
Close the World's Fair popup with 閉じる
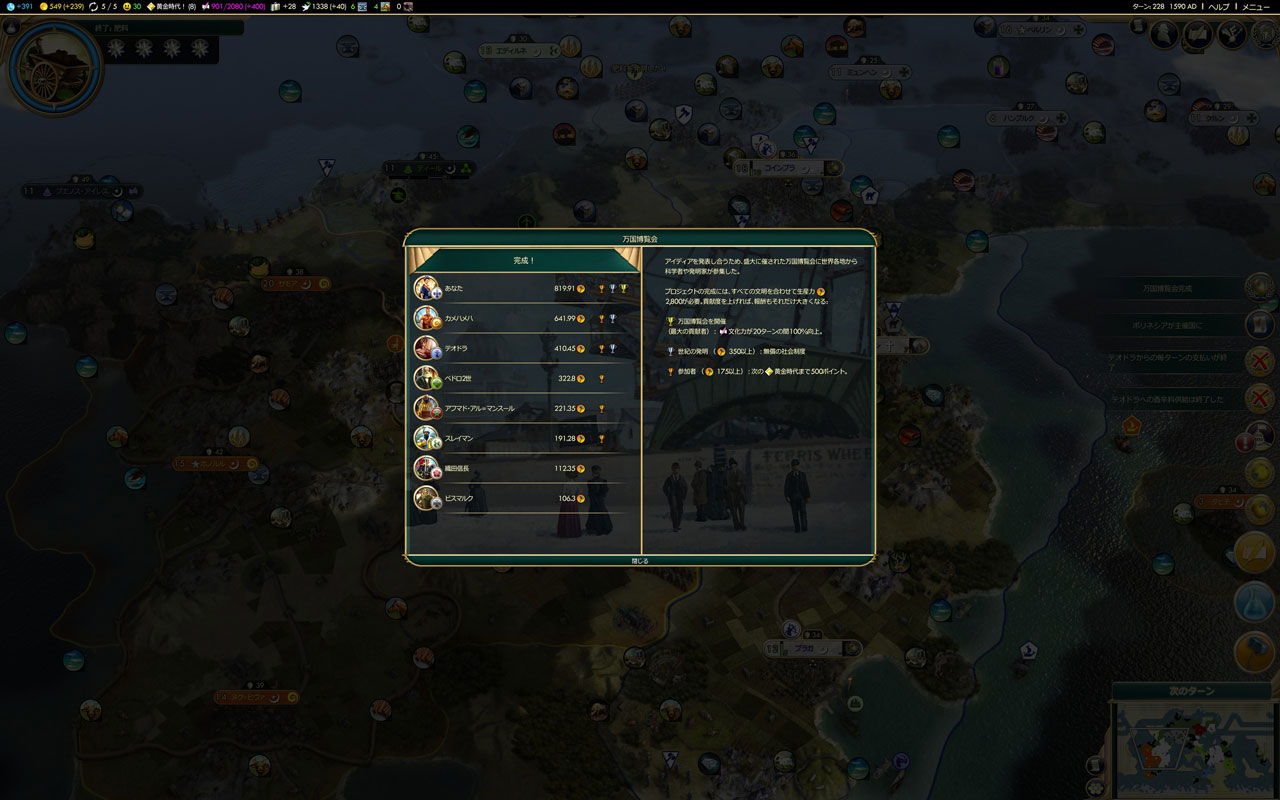click(x=640, y=561)
